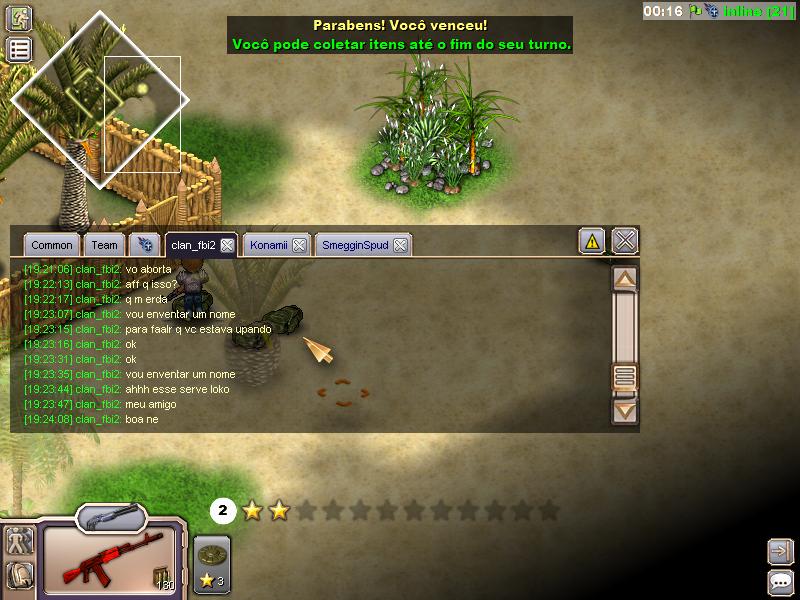Click the chat scroll down arrow

click(x=625, y=409)
